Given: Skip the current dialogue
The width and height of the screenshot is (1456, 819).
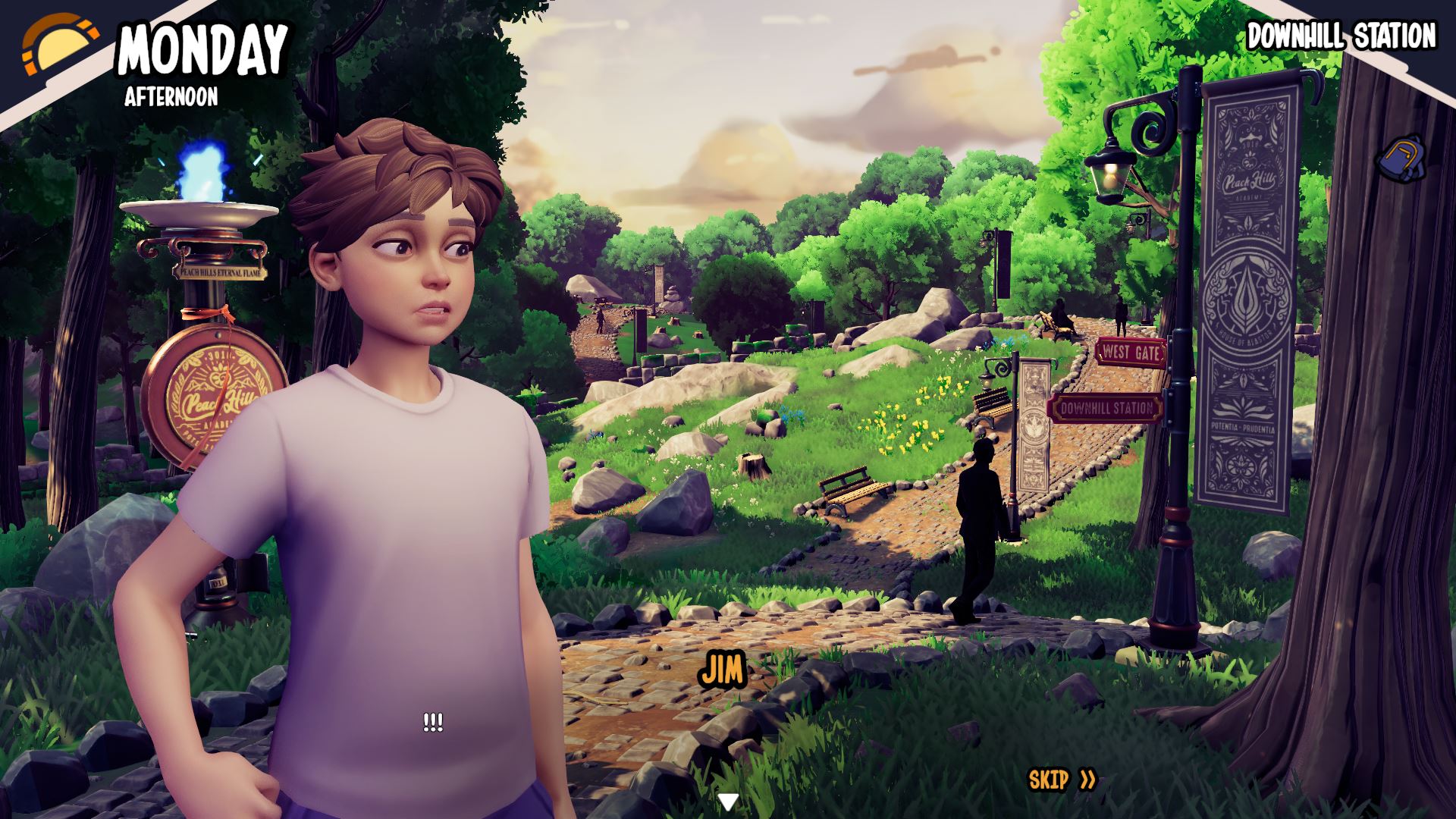Looking at the screenshot, I should click(x=1062, y=780).
